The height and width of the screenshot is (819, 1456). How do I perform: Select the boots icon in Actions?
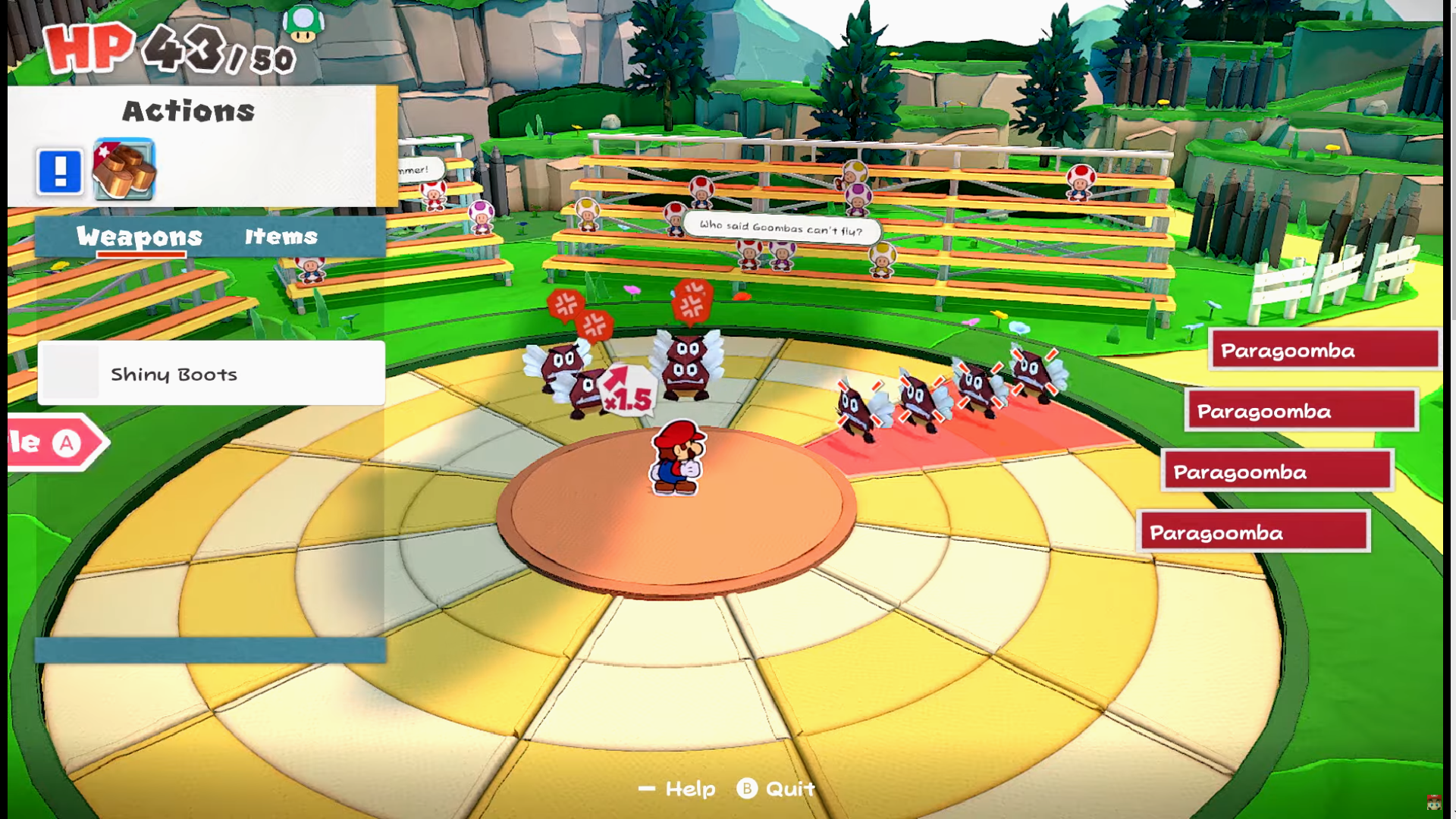tap(124, 169)
